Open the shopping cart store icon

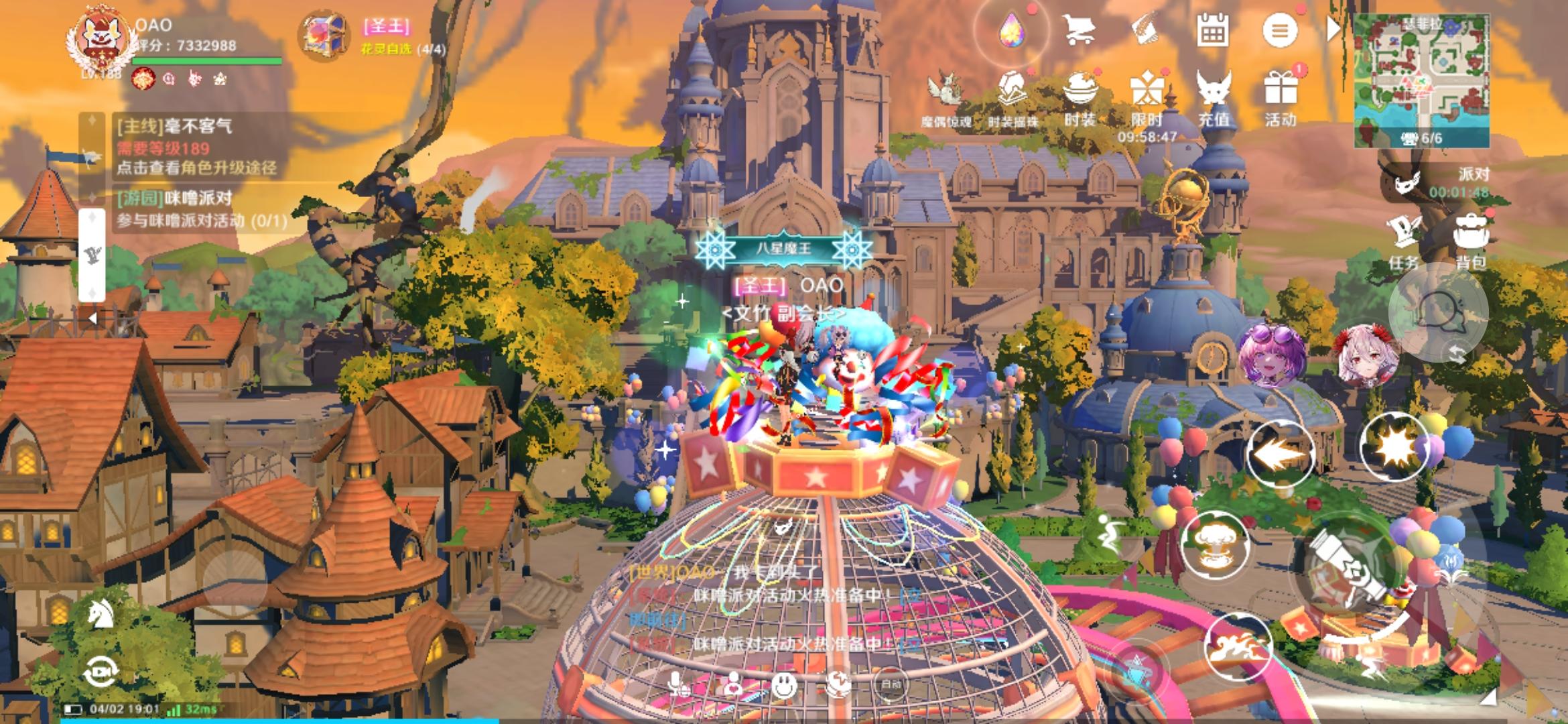coord(1081,29)
